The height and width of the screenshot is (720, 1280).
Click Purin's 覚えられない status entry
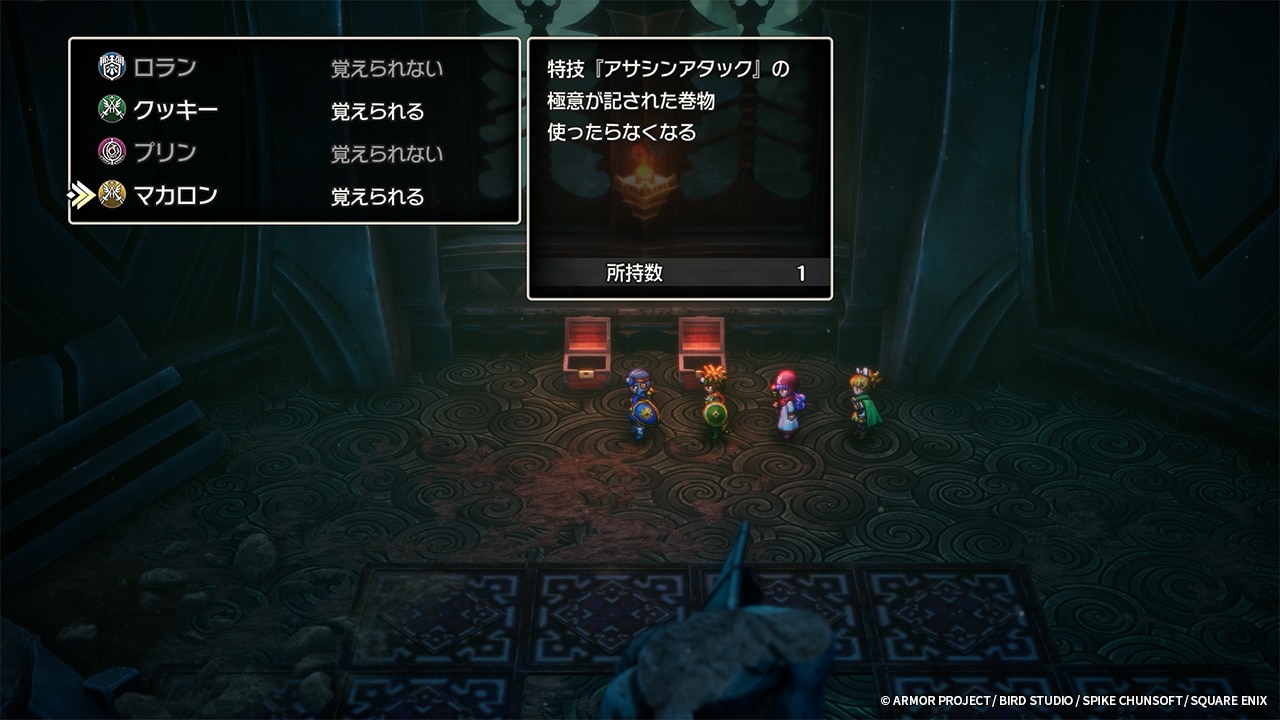click(387, 153)
